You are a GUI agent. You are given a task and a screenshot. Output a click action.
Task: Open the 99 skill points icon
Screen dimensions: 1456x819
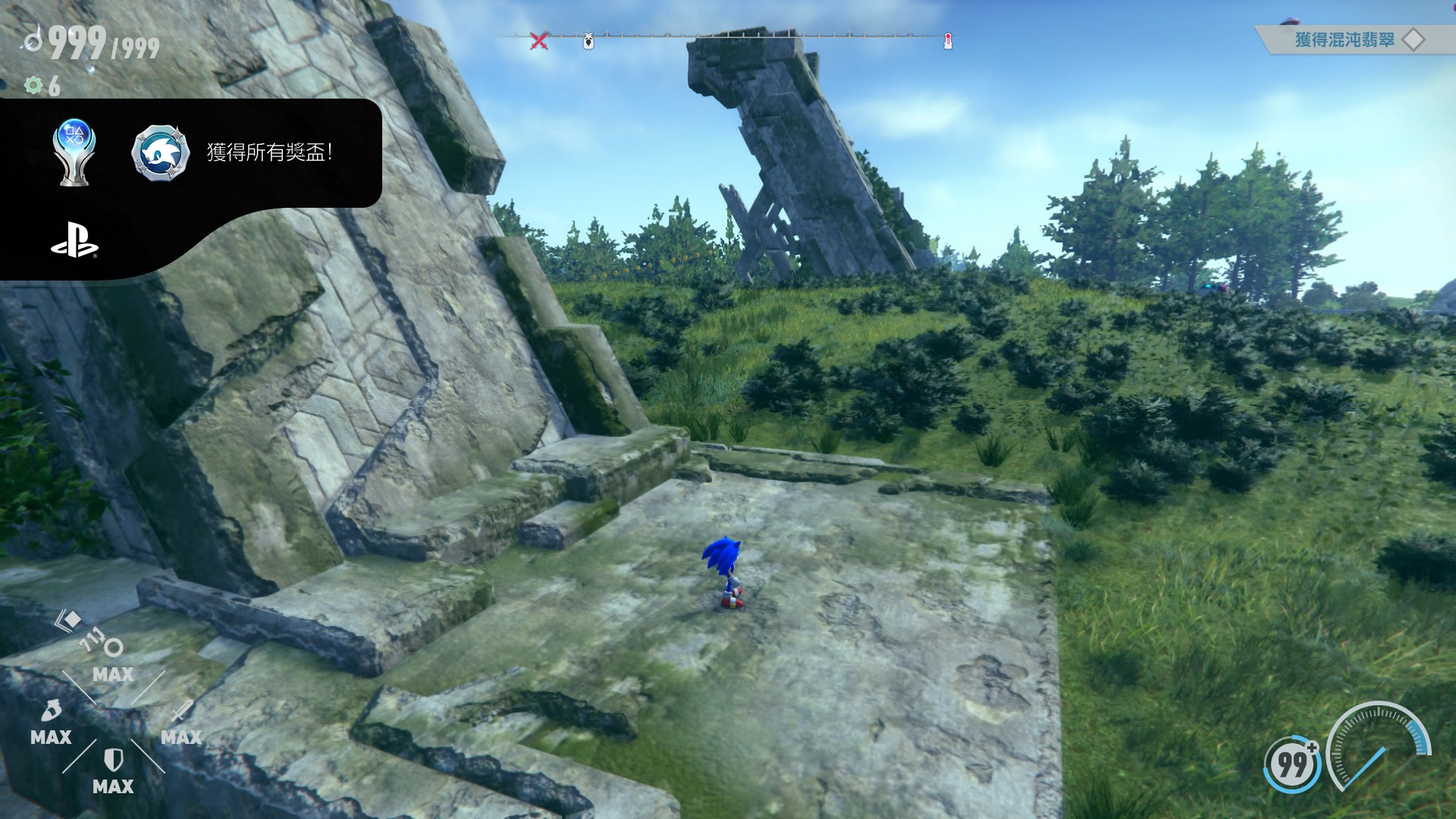(1292, 763)
